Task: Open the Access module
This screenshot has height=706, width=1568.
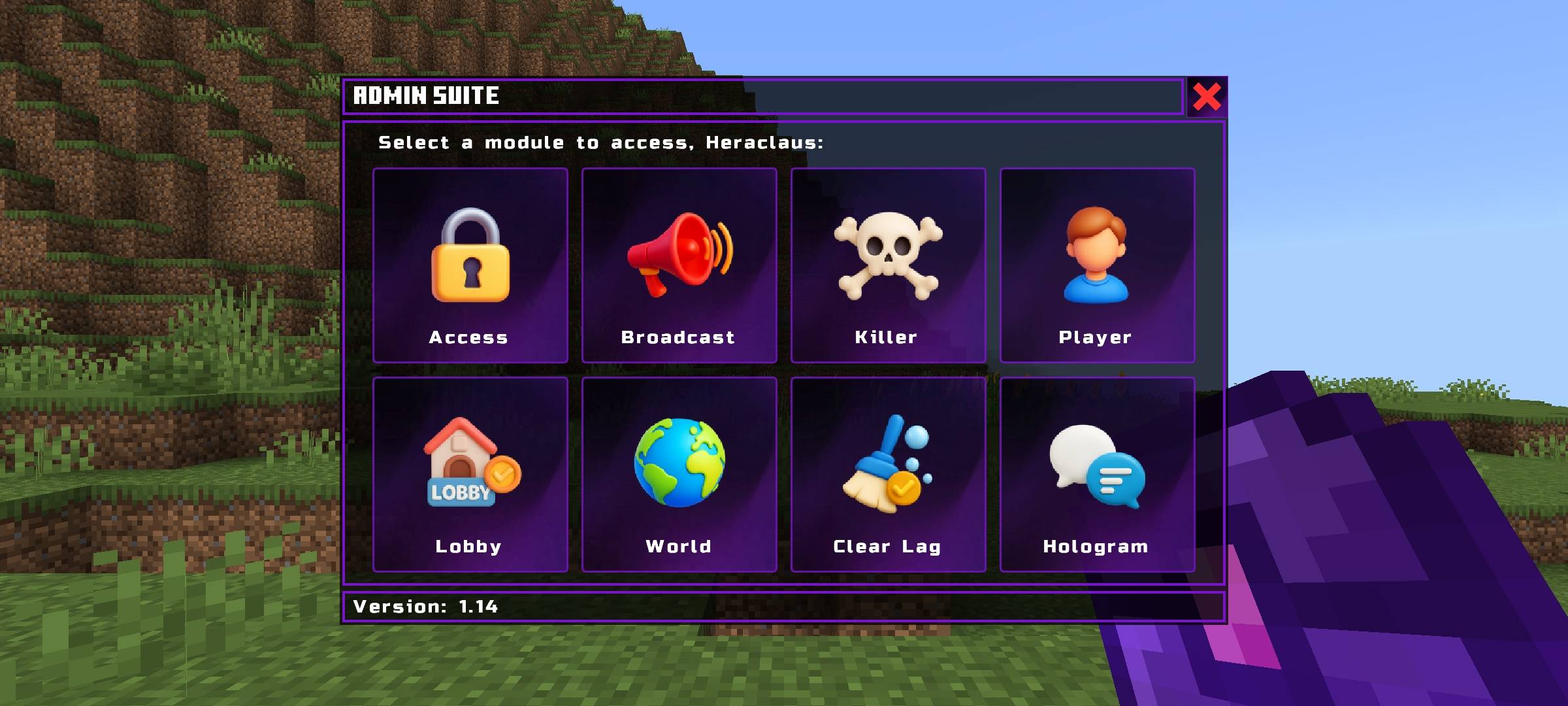Action: (x=470, y=265)
